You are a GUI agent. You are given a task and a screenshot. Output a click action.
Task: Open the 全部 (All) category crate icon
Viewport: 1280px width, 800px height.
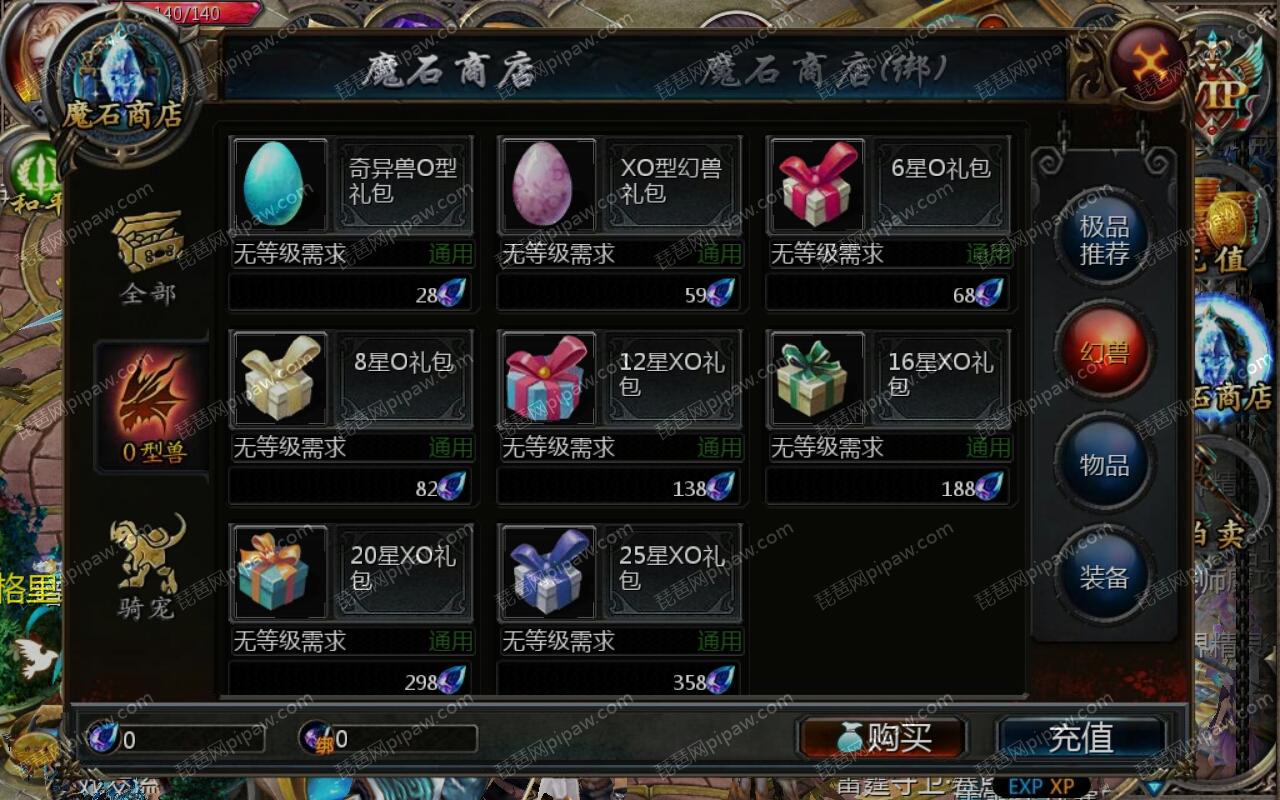coord(148,243)
